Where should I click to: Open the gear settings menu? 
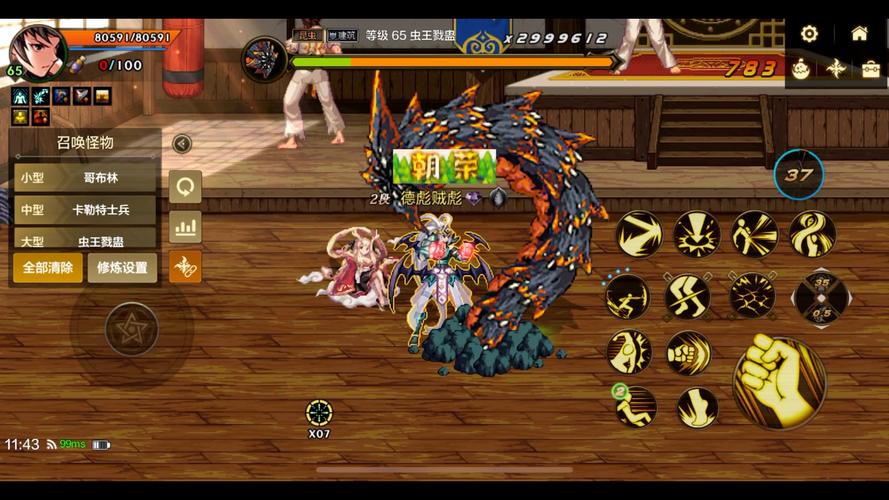[x=809, y=33]
